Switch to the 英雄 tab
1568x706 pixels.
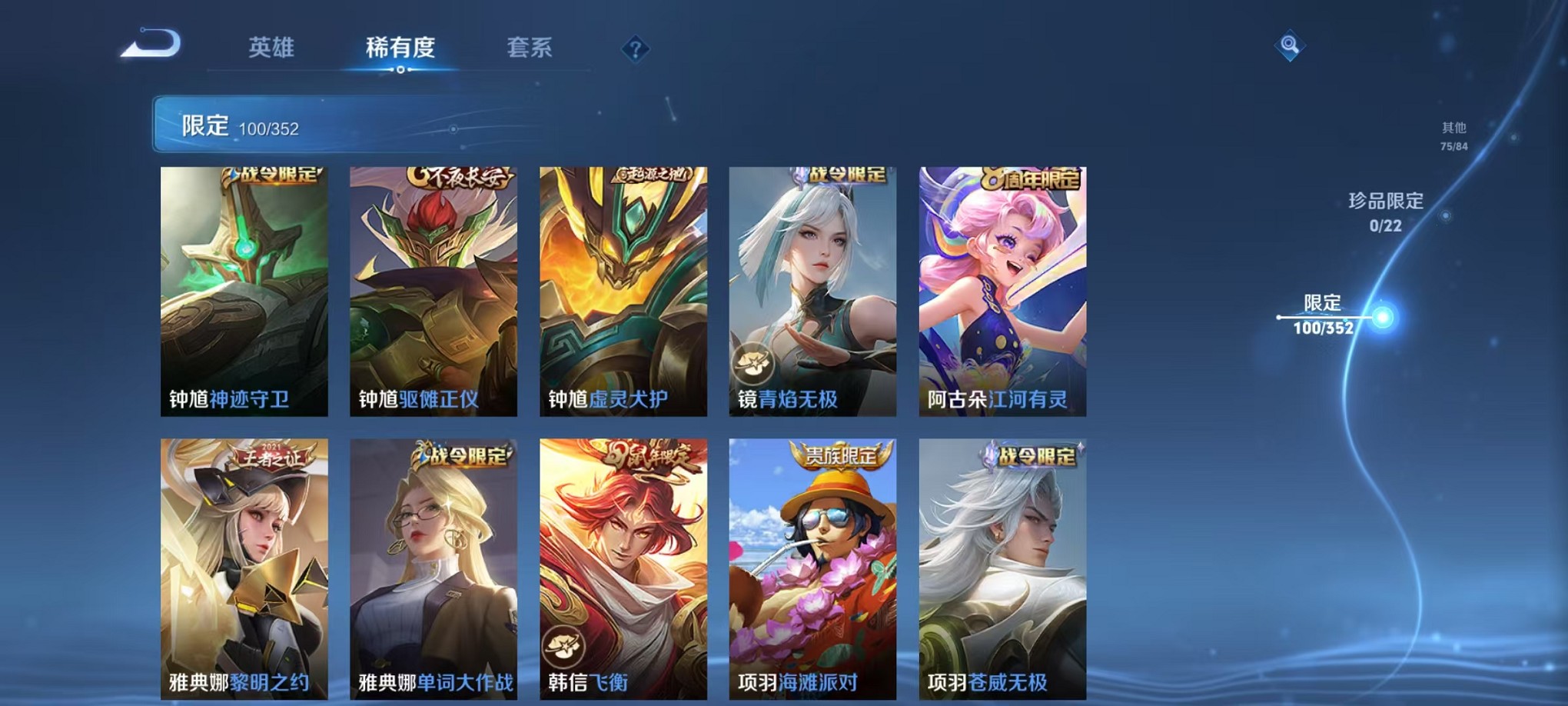[x=271, y=48]
